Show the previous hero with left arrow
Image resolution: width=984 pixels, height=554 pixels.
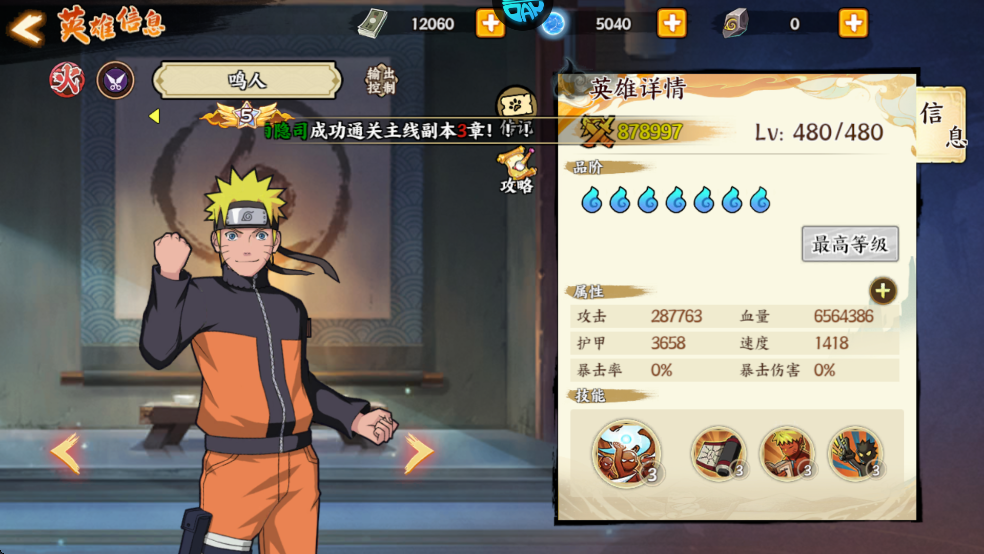pyautogui.click(x=65, y=453)
